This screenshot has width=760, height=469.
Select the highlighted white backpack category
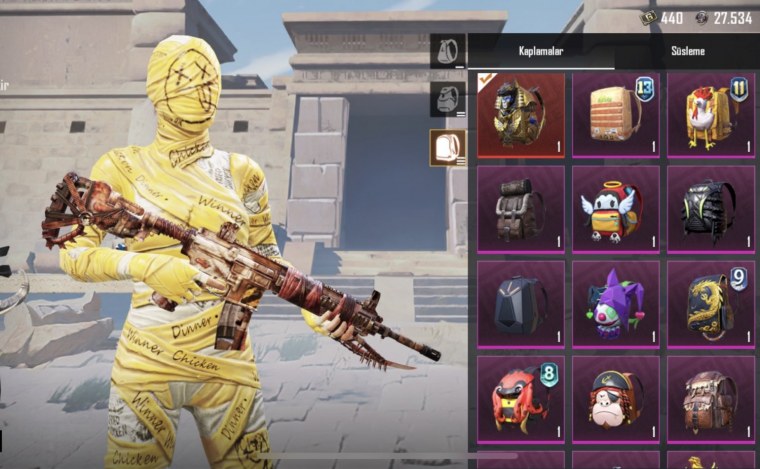[x=447, y=147]
